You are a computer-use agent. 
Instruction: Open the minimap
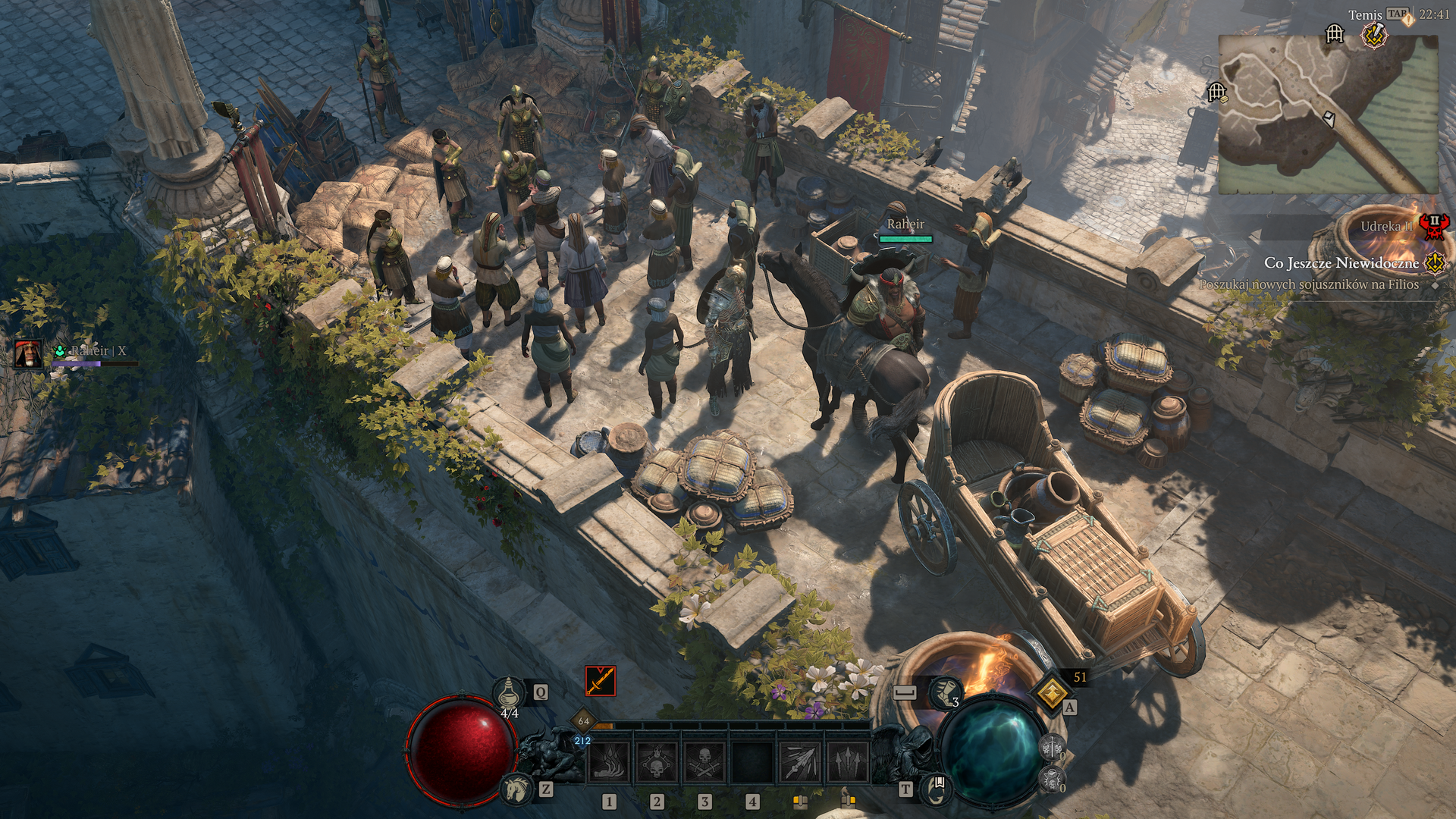(1327, 114)
